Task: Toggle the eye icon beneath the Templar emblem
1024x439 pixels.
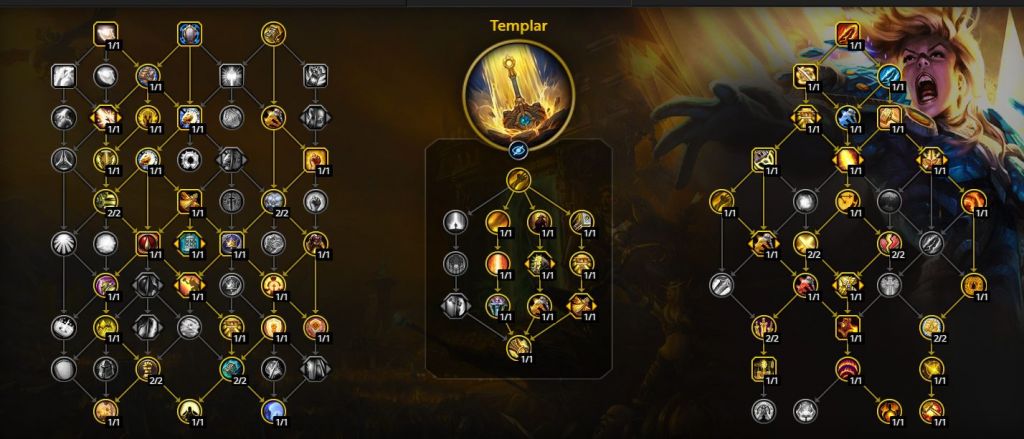Action: coord(518,146)
